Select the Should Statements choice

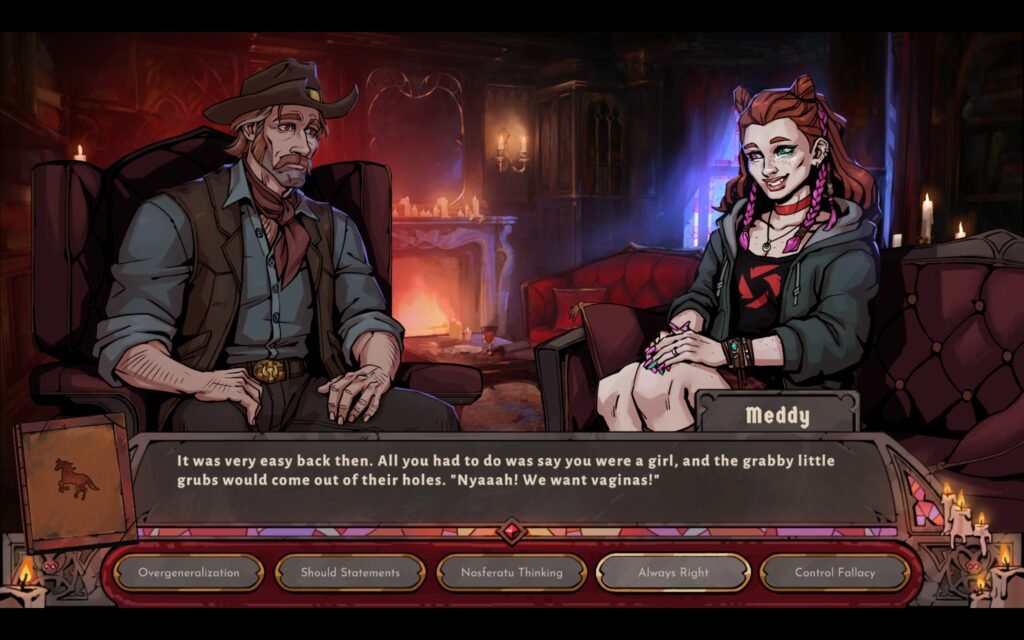(x=350, y=573)
